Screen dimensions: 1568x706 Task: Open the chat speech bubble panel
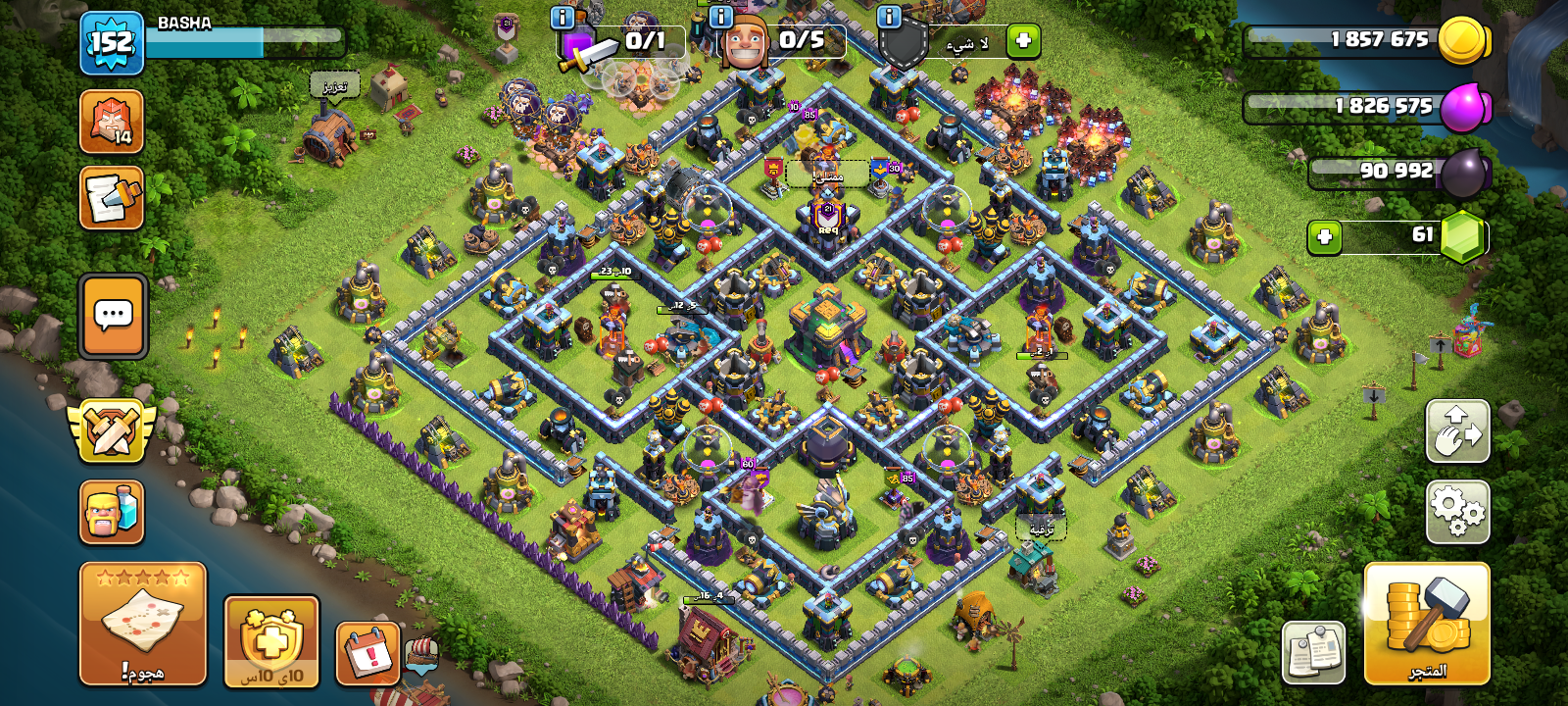tap(113, 316)
